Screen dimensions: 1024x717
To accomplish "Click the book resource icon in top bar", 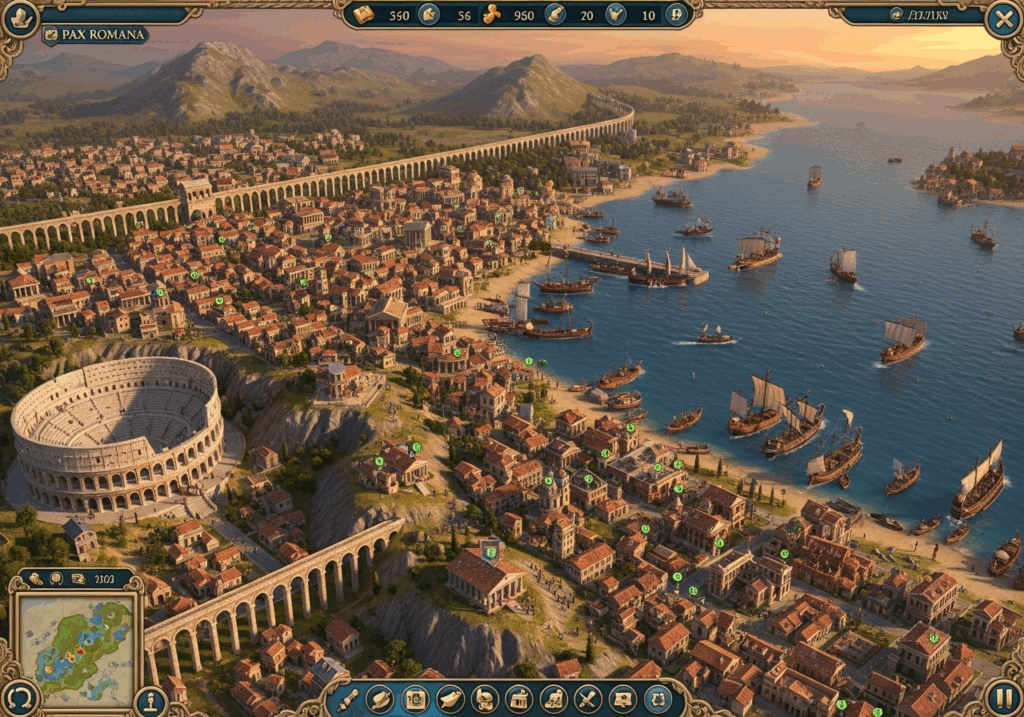I will click(363, 15).
